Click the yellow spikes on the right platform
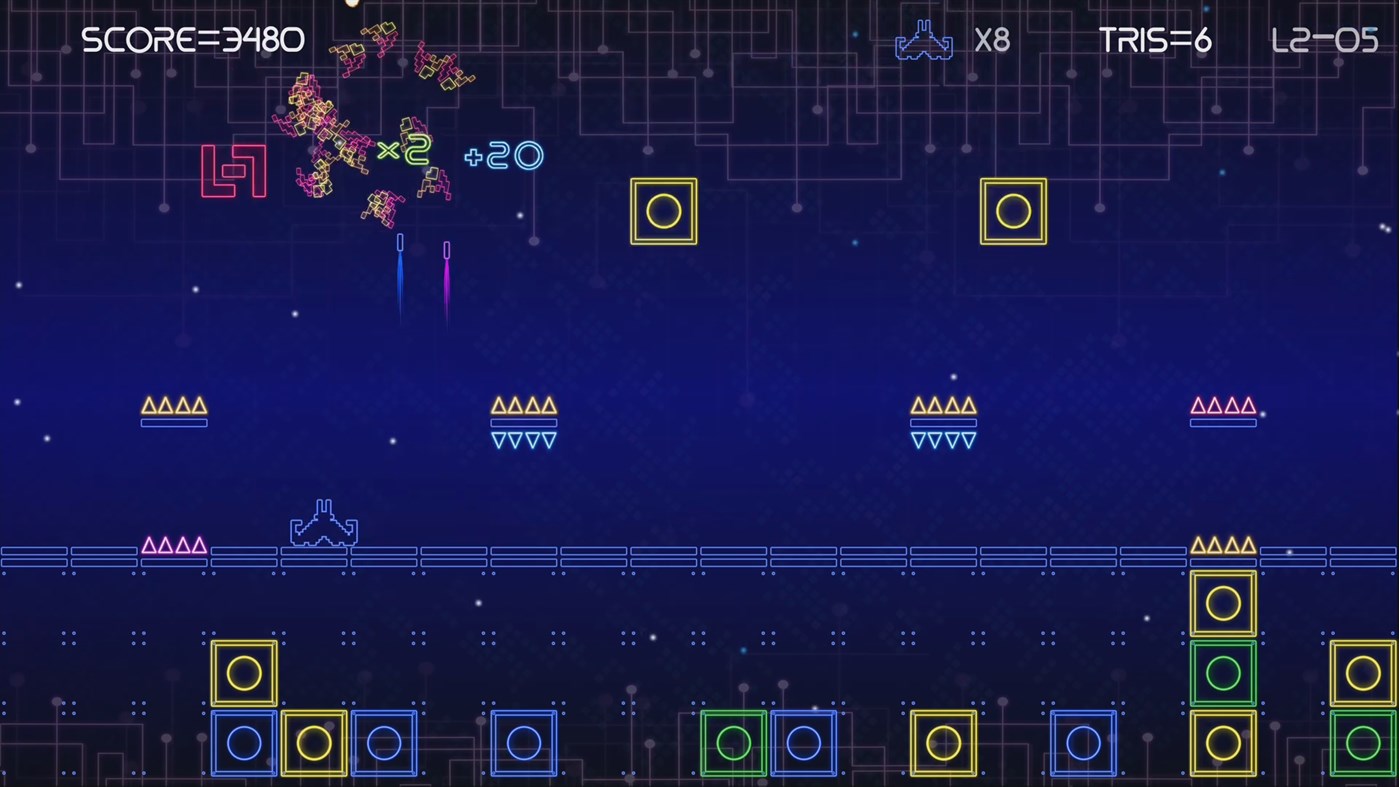The height and width of the screenshot is (787, 1399). [x=1223, y=544]
